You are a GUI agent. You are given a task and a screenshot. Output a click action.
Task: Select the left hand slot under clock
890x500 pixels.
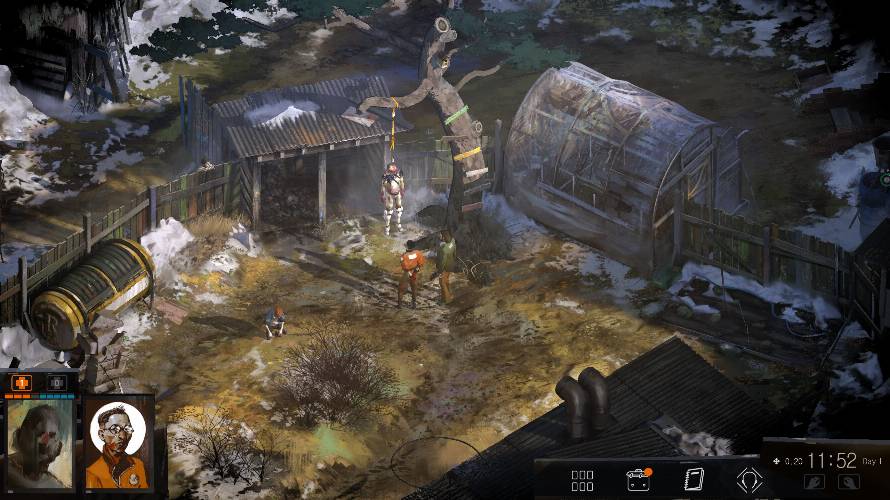coord(813,482)
